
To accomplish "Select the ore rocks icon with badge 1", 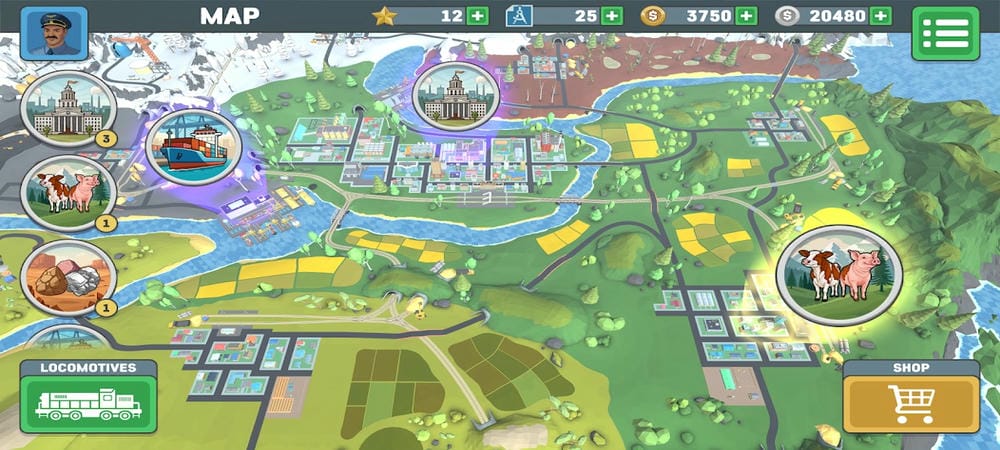I will point(68,277).
